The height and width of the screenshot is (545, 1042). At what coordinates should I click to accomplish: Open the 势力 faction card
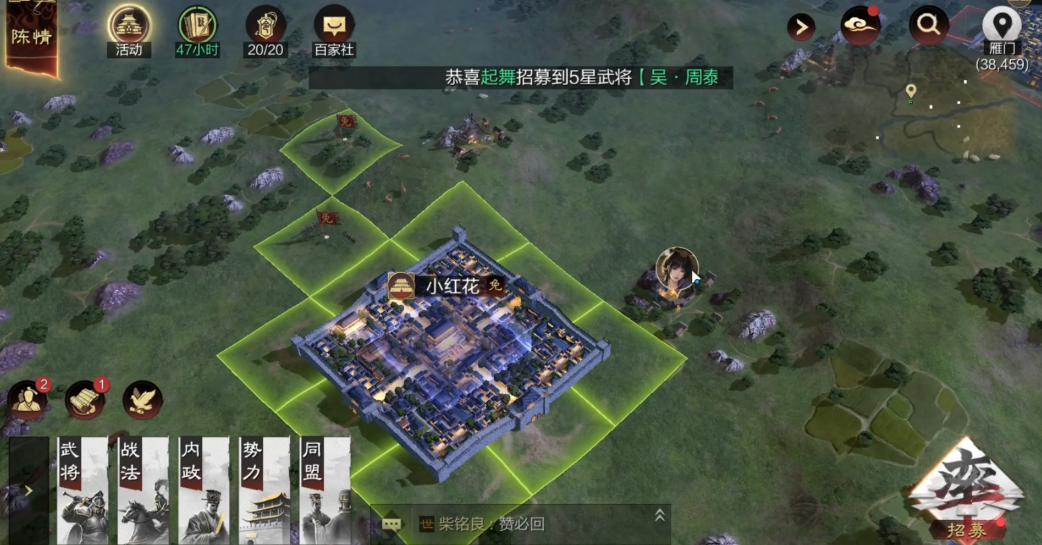click(264, 490)
